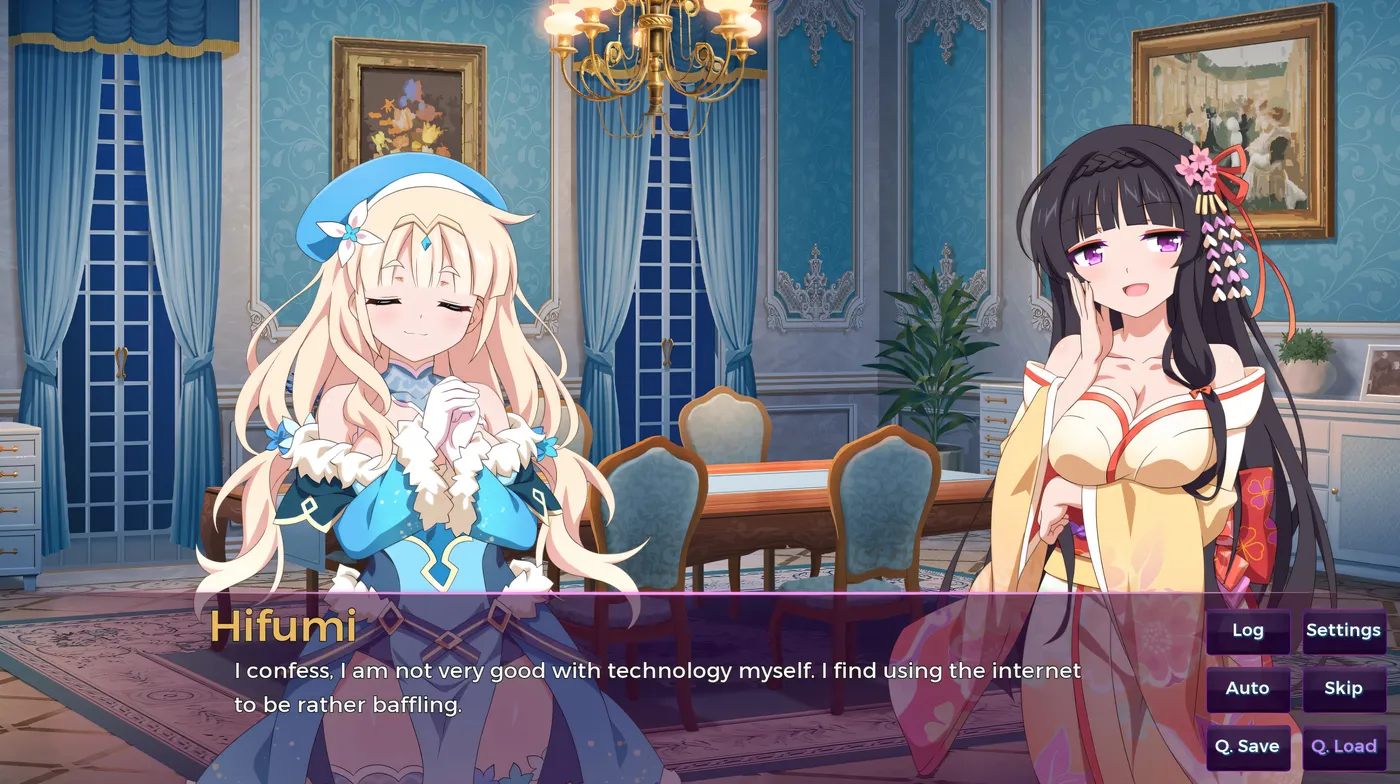Enable Auto text advance
Image resolution: width=1400 pixels, height=784 pixels.
[1247, 689]
